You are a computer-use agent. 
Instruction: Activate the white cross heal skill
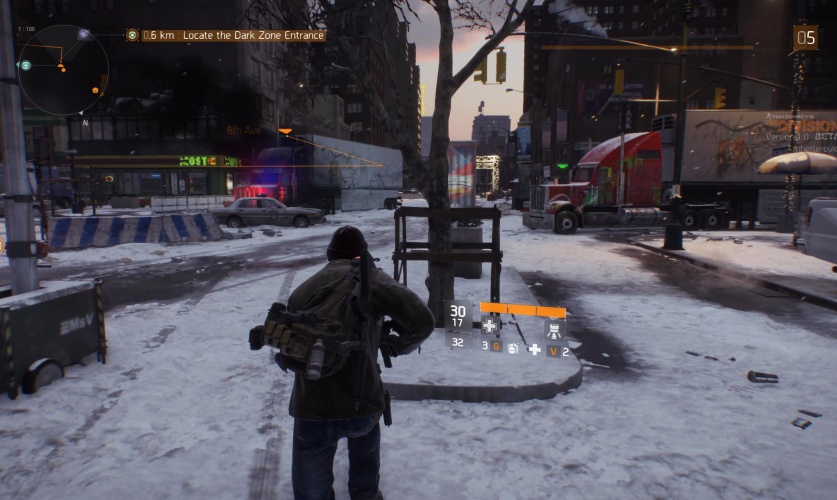534,349
